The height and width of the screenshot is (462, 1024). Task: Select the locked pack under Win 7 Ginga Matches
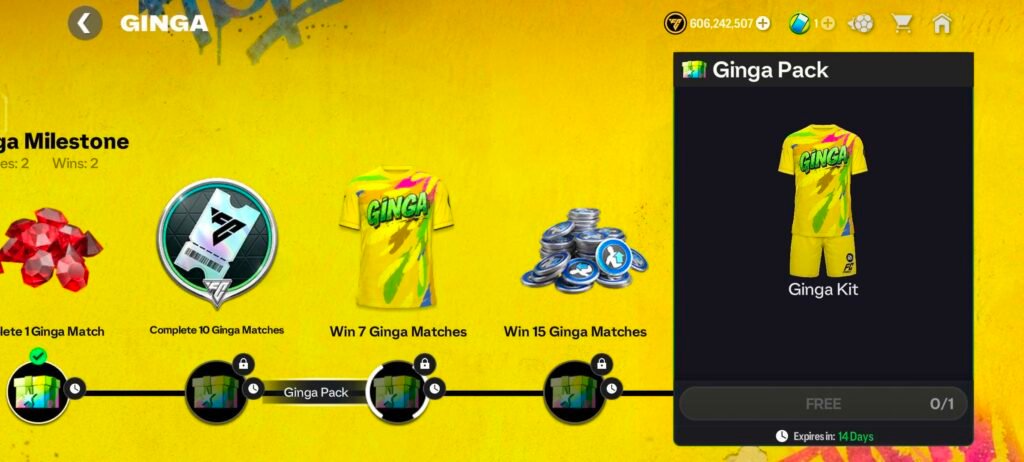[x=397, y=391]
